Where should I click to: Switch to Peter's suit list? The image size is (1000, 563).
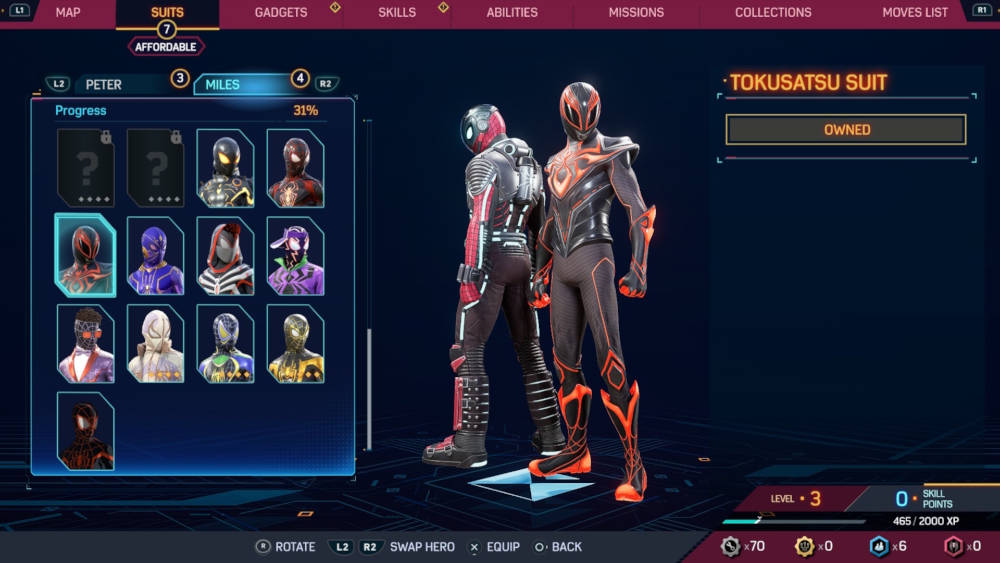[x=104, y=84]
